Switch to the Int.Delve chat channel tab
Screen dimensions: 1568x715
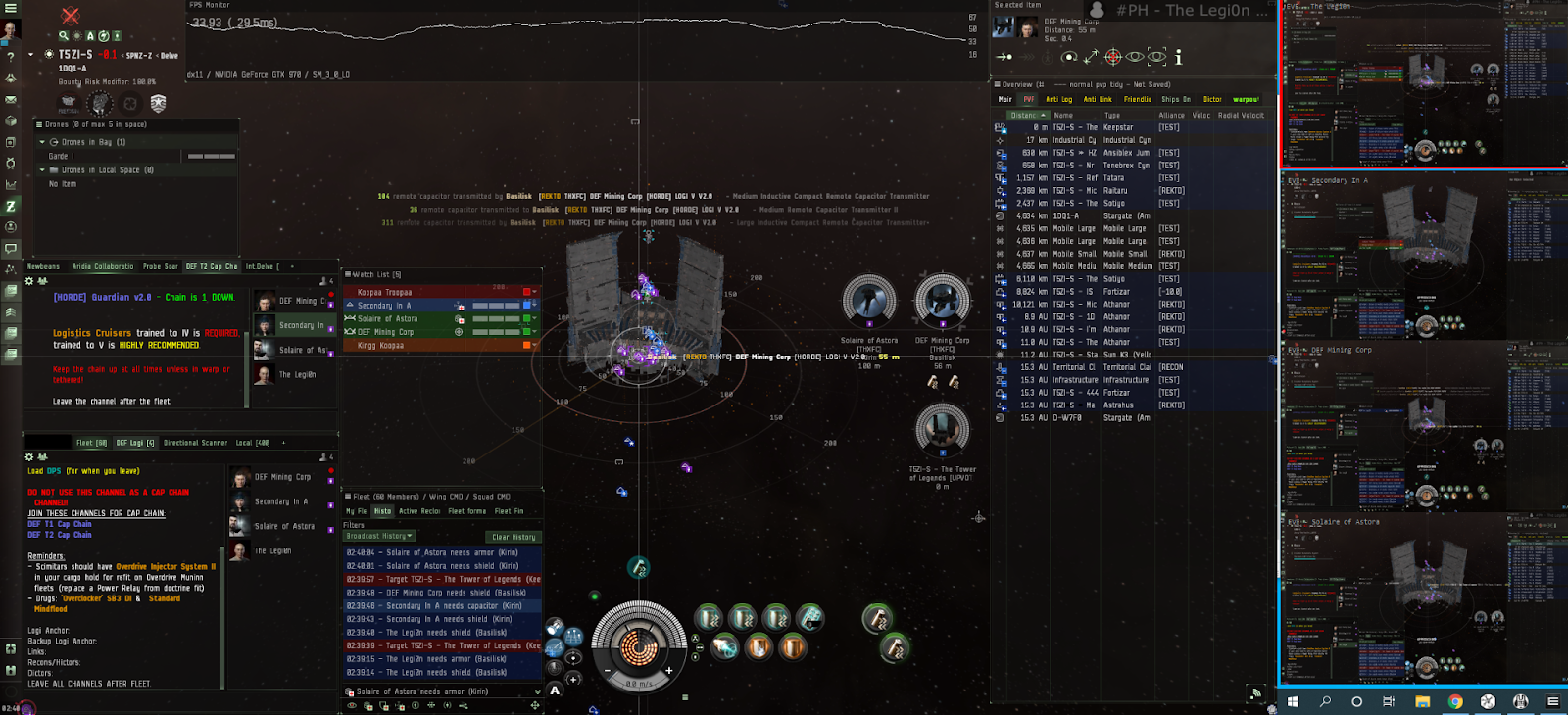click(261, 266)
